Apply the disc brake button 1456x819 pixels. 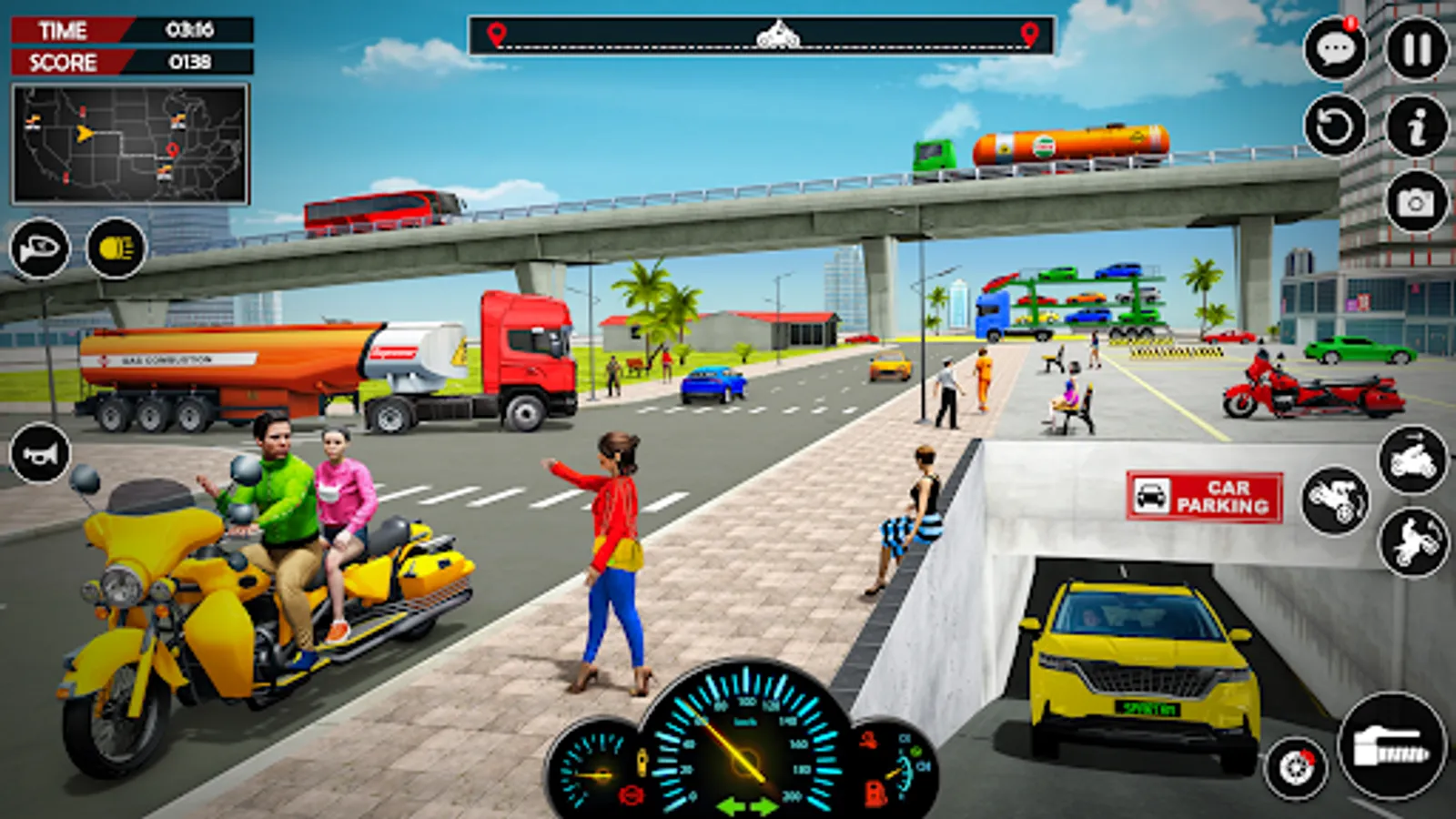[x=1296, y=768]
